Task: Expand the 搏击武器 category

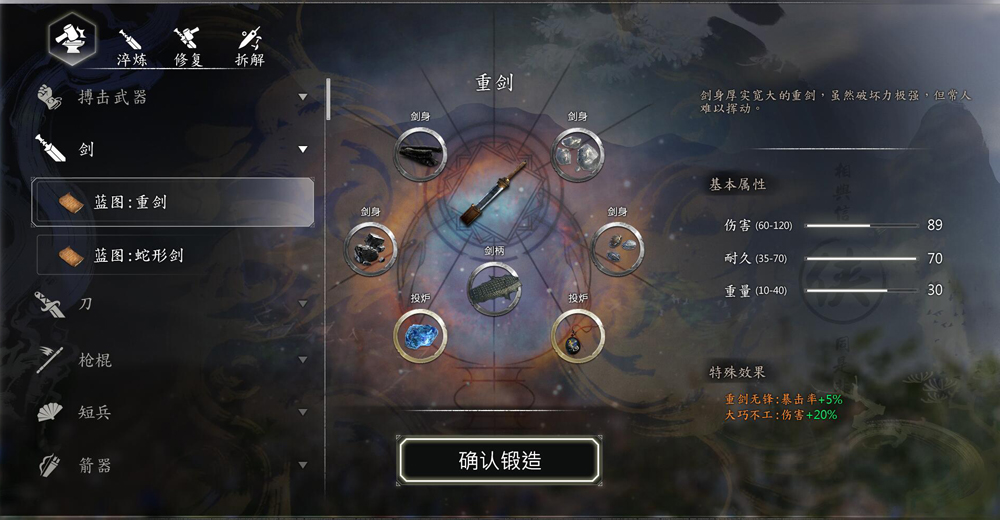Action: click(170, 97)
